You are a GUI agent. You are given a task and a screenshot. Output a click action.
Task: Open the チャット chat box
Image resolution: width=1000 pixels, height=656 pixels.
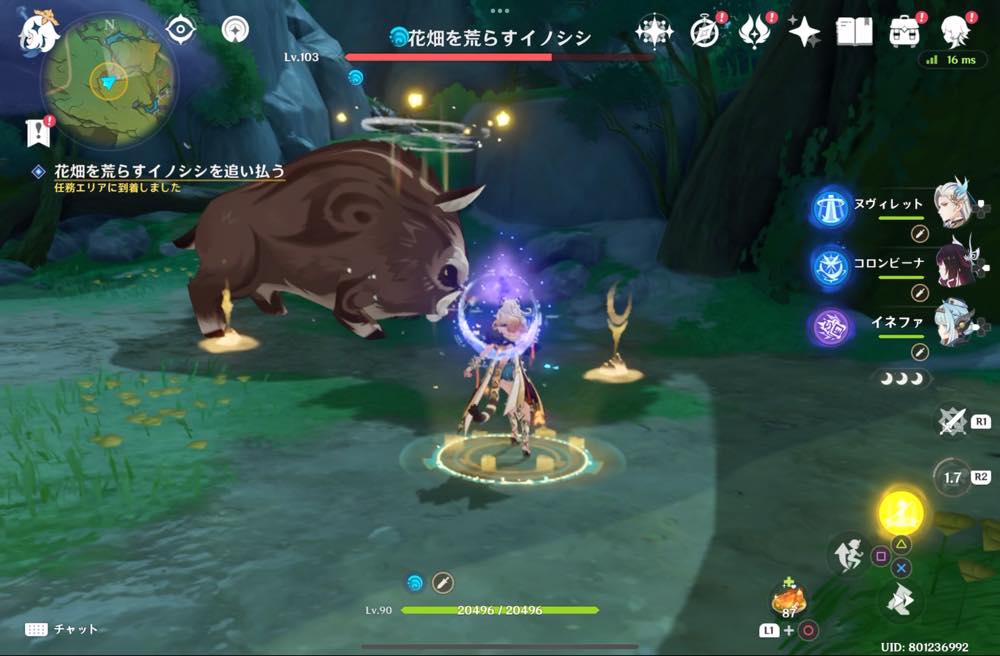62,629
